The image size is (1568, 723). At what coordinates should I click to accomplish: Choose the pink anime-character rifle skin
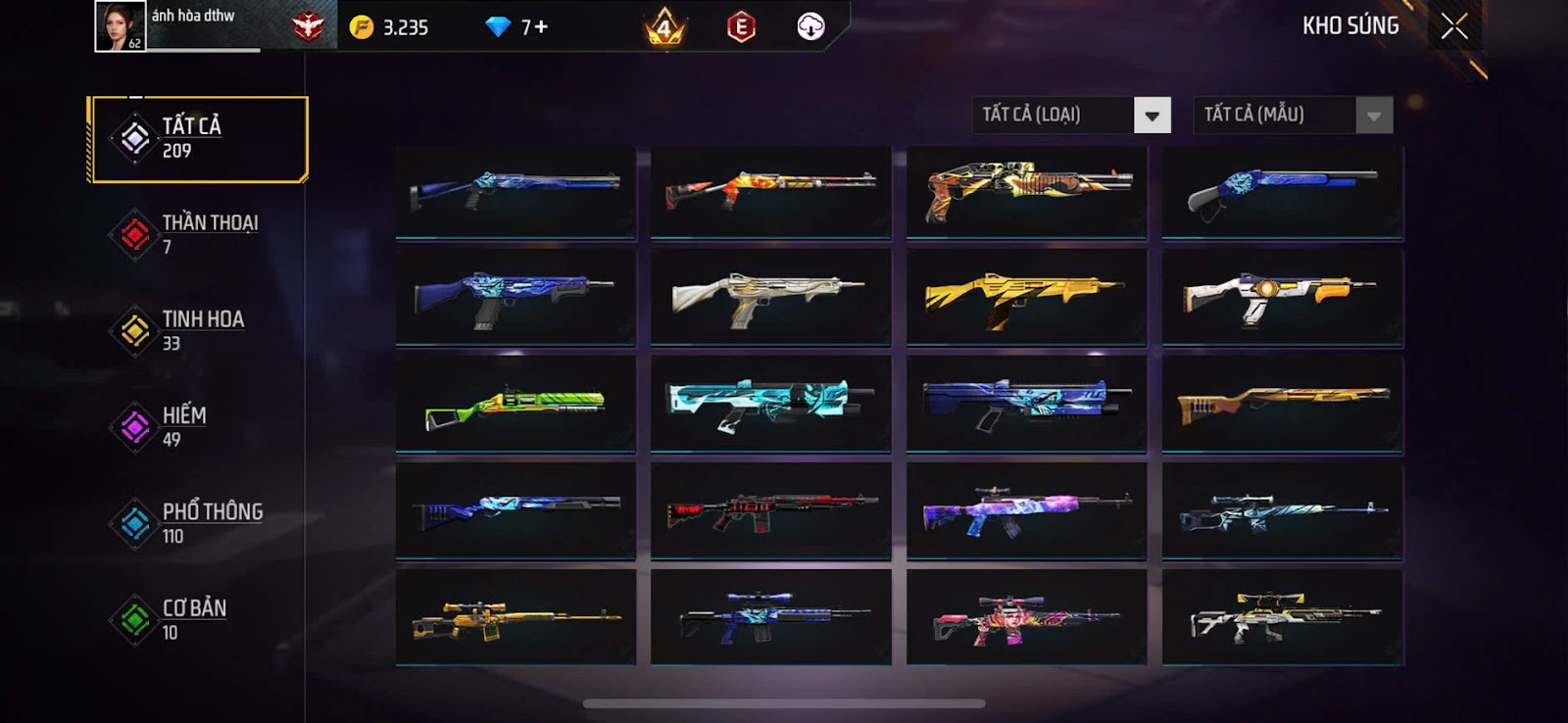[1026, 618]
